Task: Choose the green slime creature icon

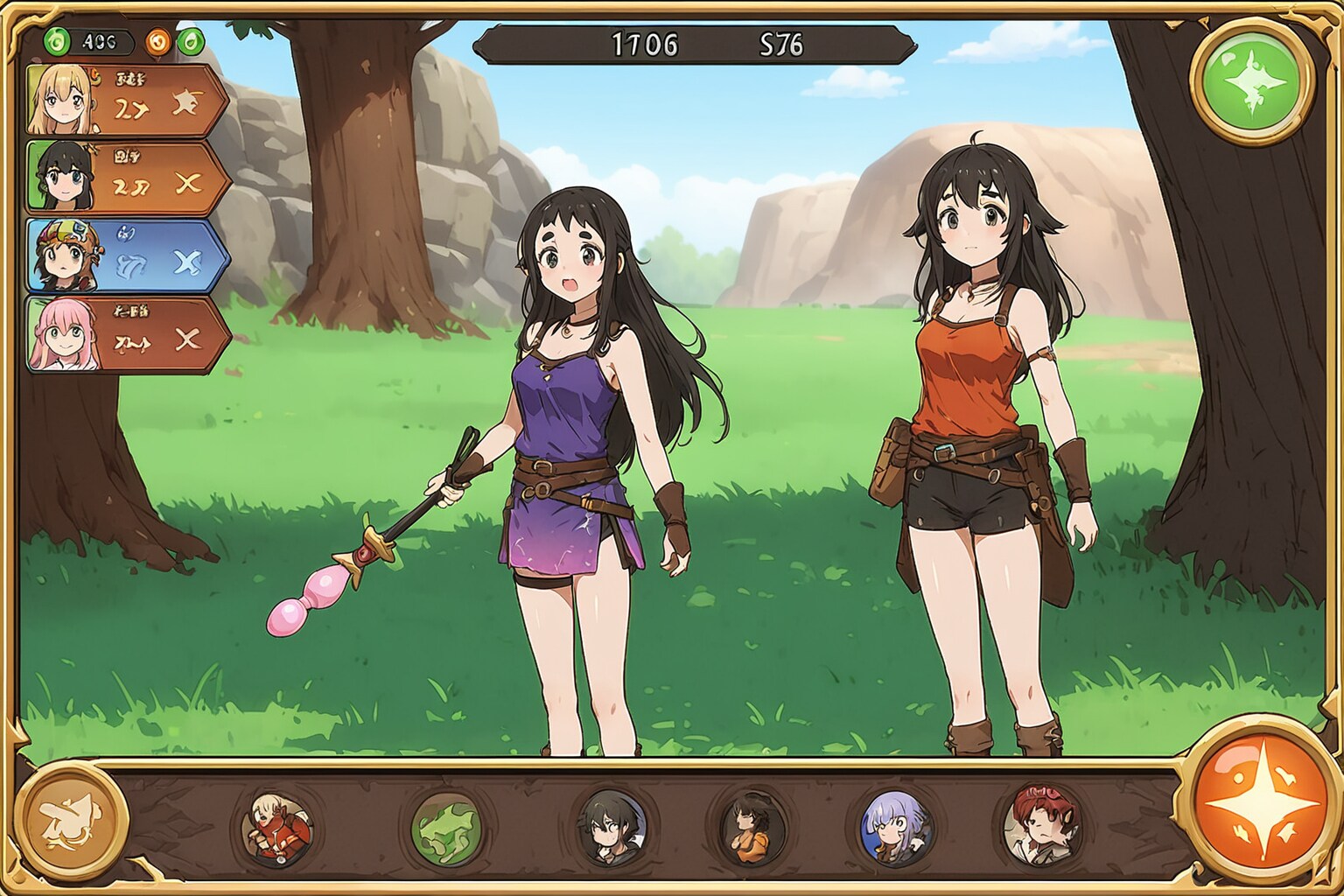Action: [446, 828]
